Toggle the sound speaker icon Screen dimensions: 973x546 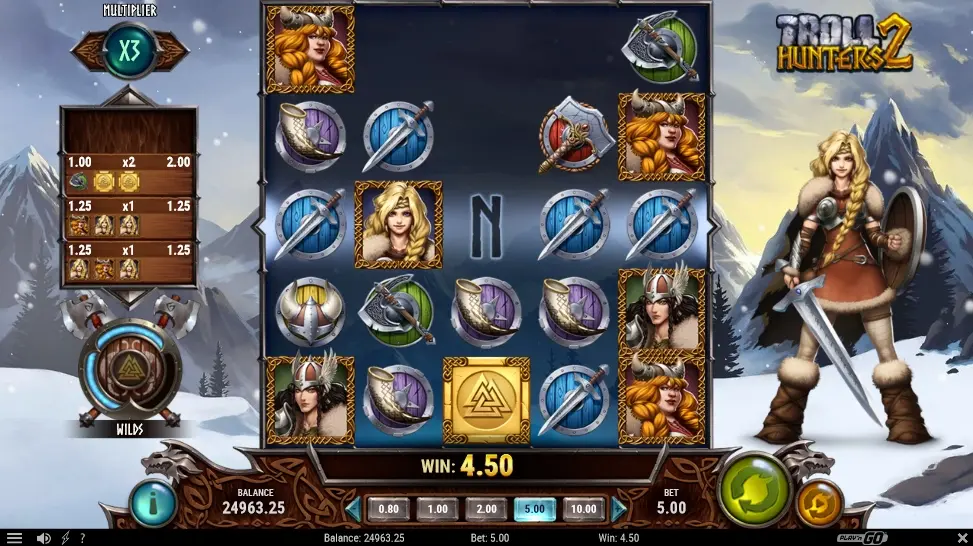tap(43, 538)
